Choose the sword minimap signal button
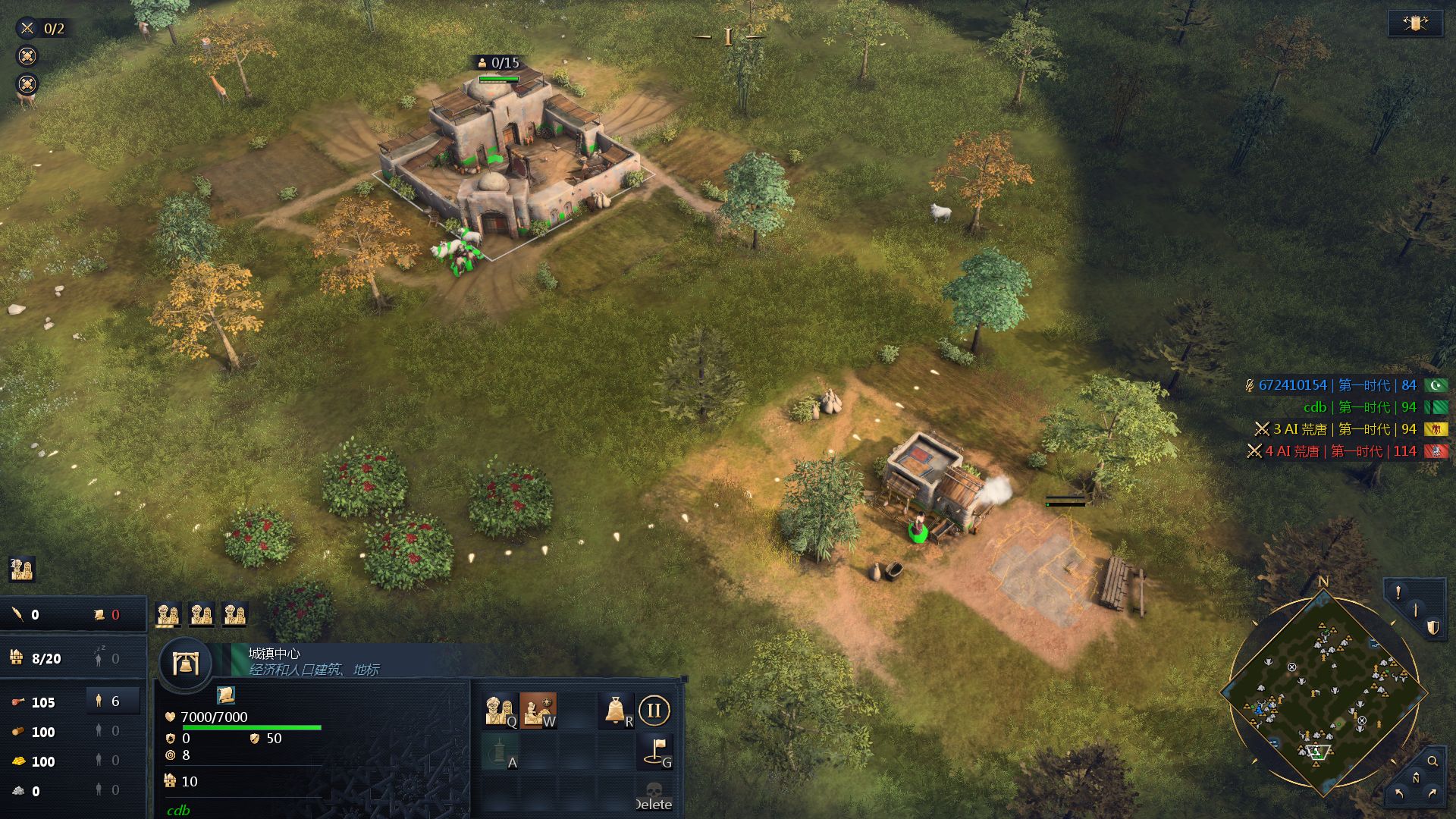The height and width of the screenshot is (819, 1456). click(1415, 610)
